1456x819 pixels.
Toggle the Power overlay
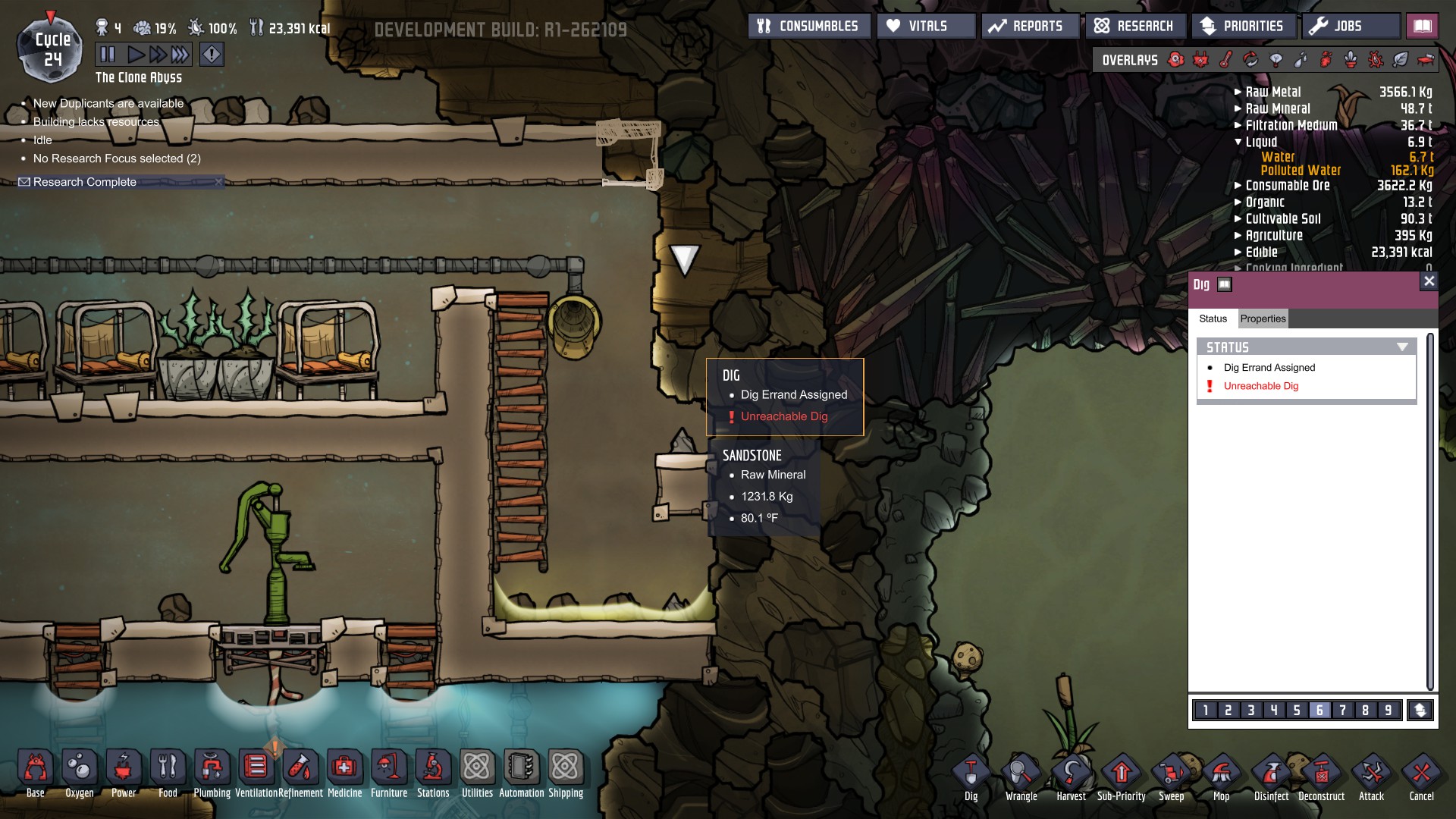coord(1200,59)
